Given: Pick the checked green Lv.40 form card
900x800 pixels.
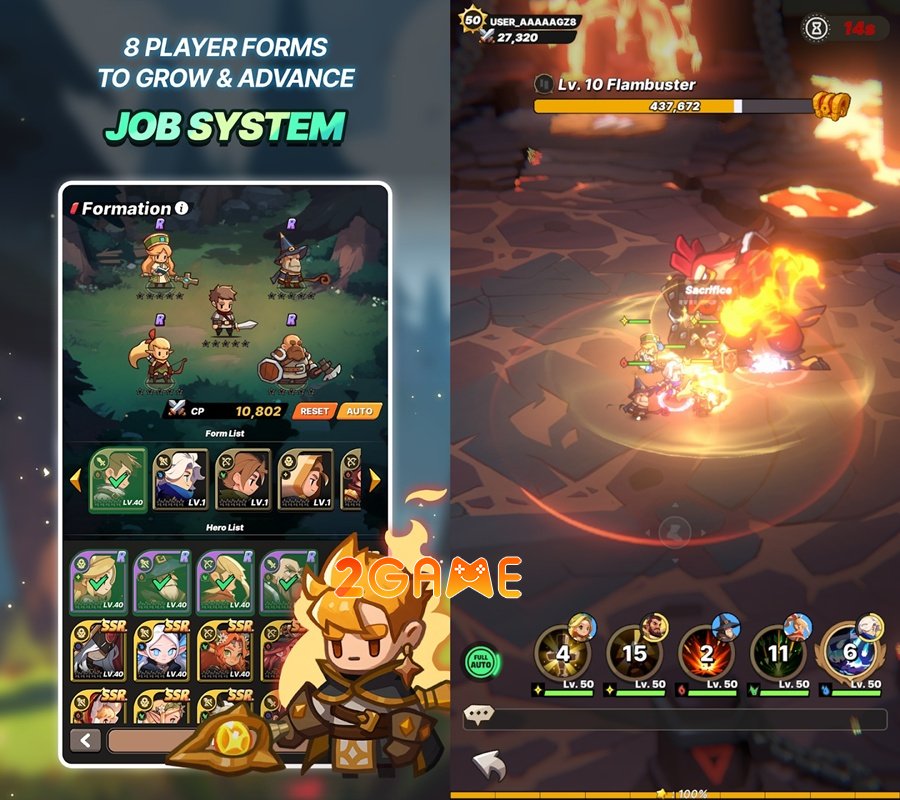Looking at the screenshot, I should coord(118,480).
